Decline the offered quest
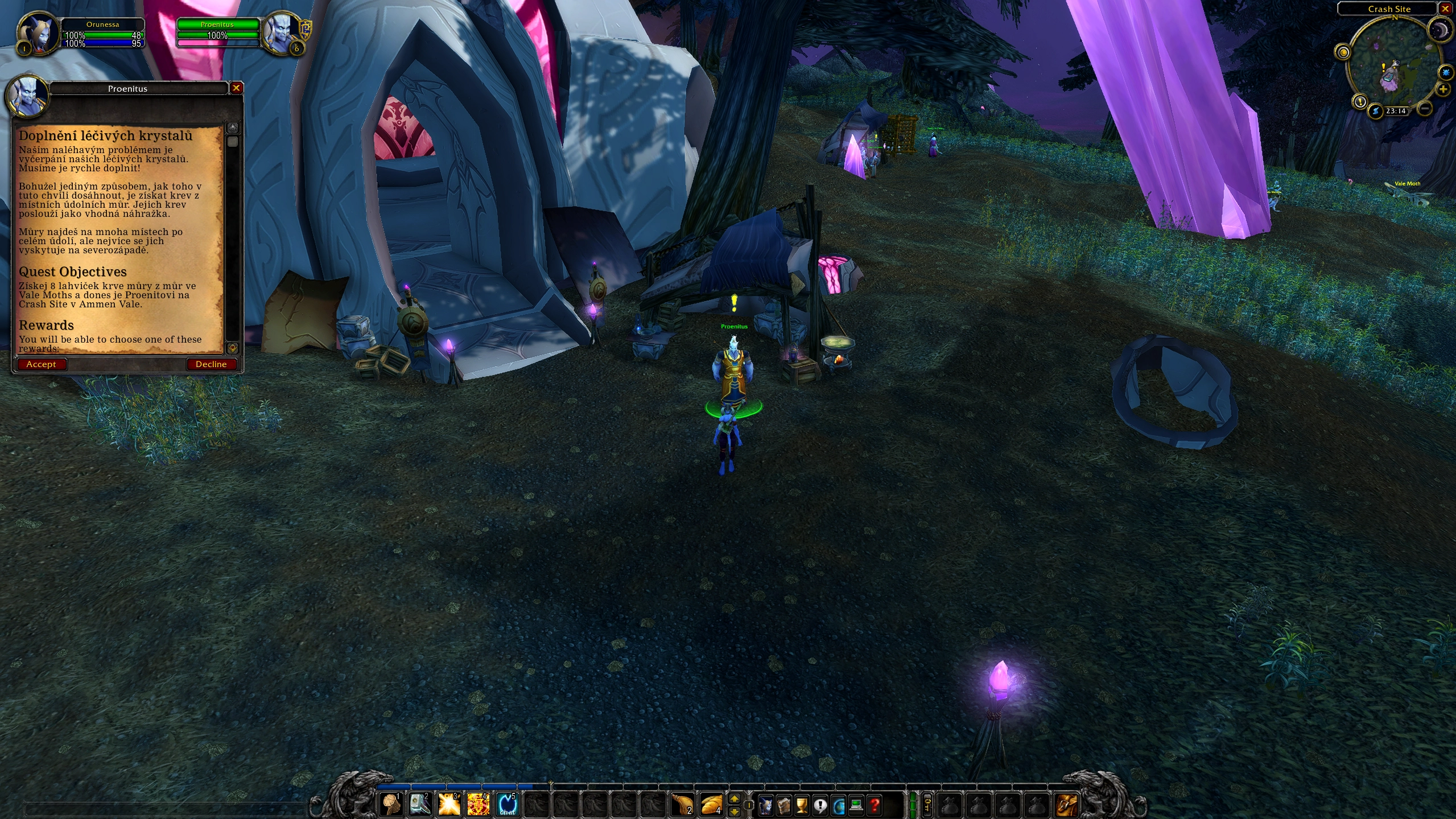This screenshot has height=819, width=1456. pyautogui.click(x=211, y=364)
